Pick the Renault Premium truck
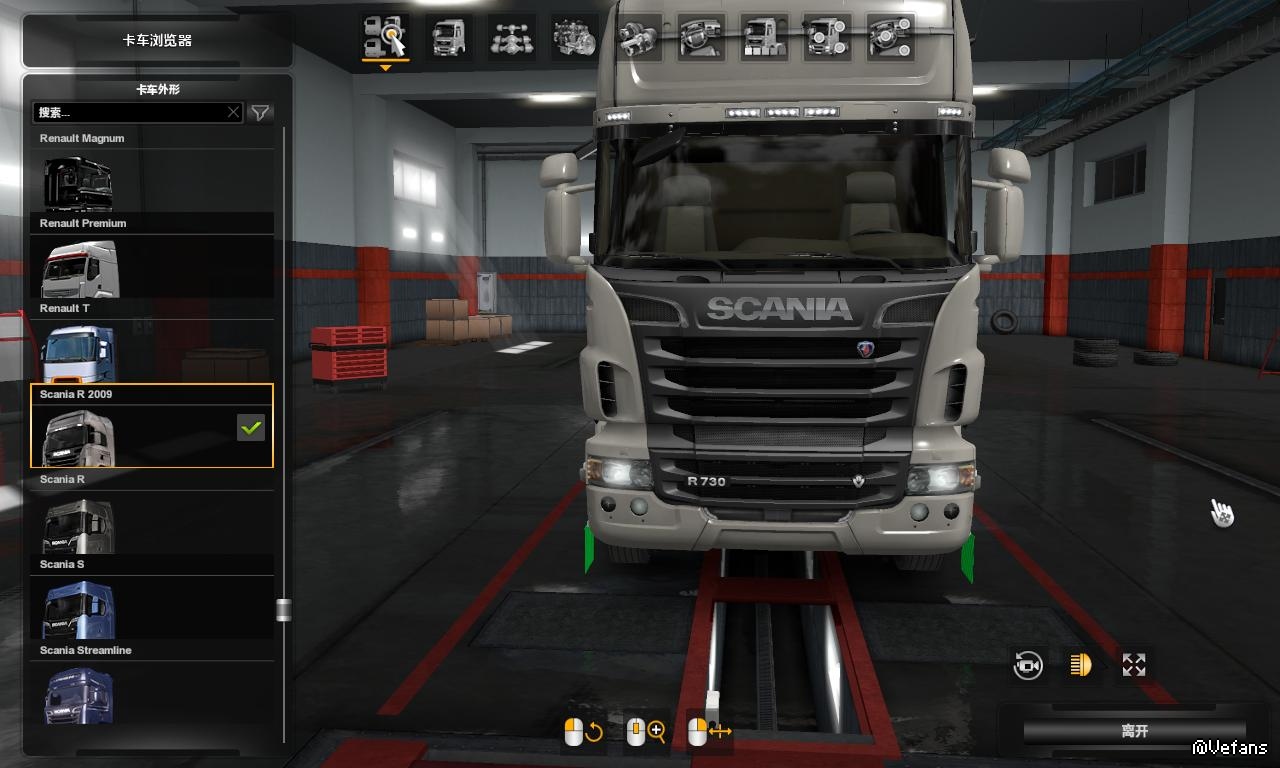The width and height of the screenshot is (1280, 768). (79, 268)
